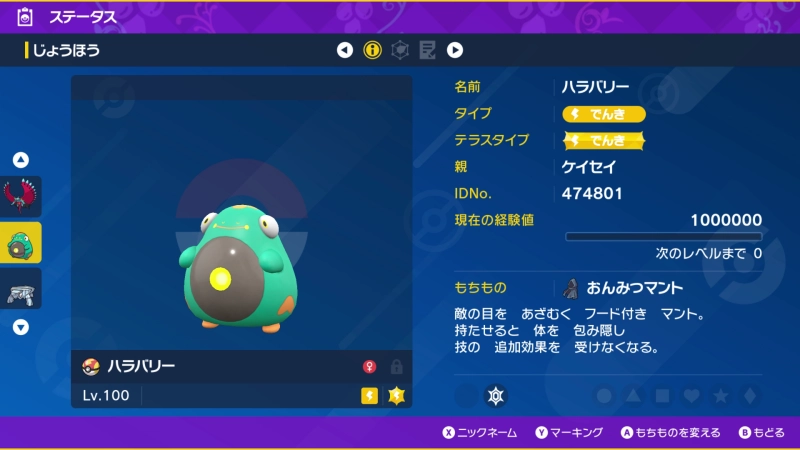The width and height of the screenshot is (800, 450).
Task: Select the おんみつマント held item
Action: 620,288
